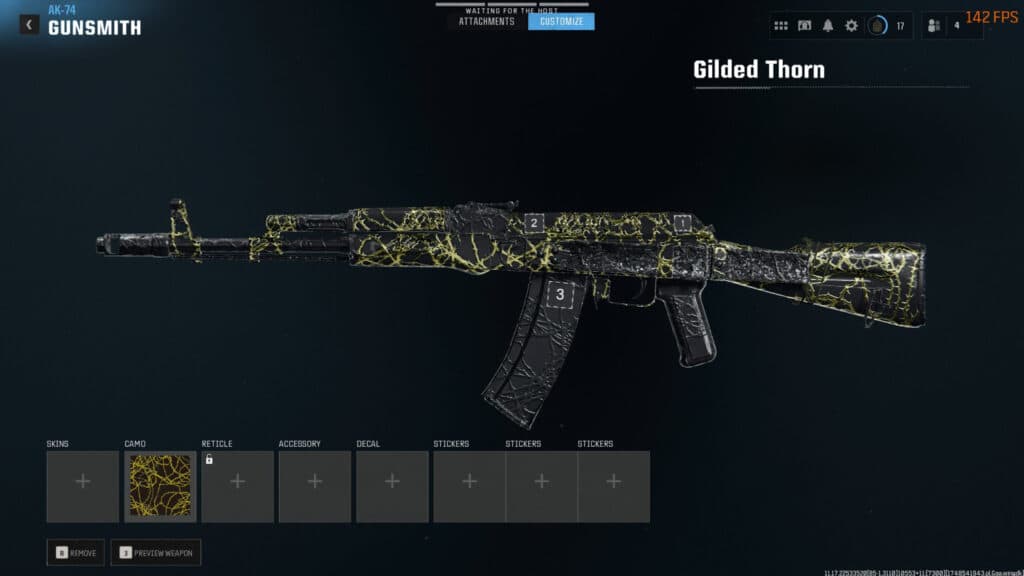1024x576 pixels.
Task: Select decal position marker 2 on the weapon
Action: (x=534, y=224)
